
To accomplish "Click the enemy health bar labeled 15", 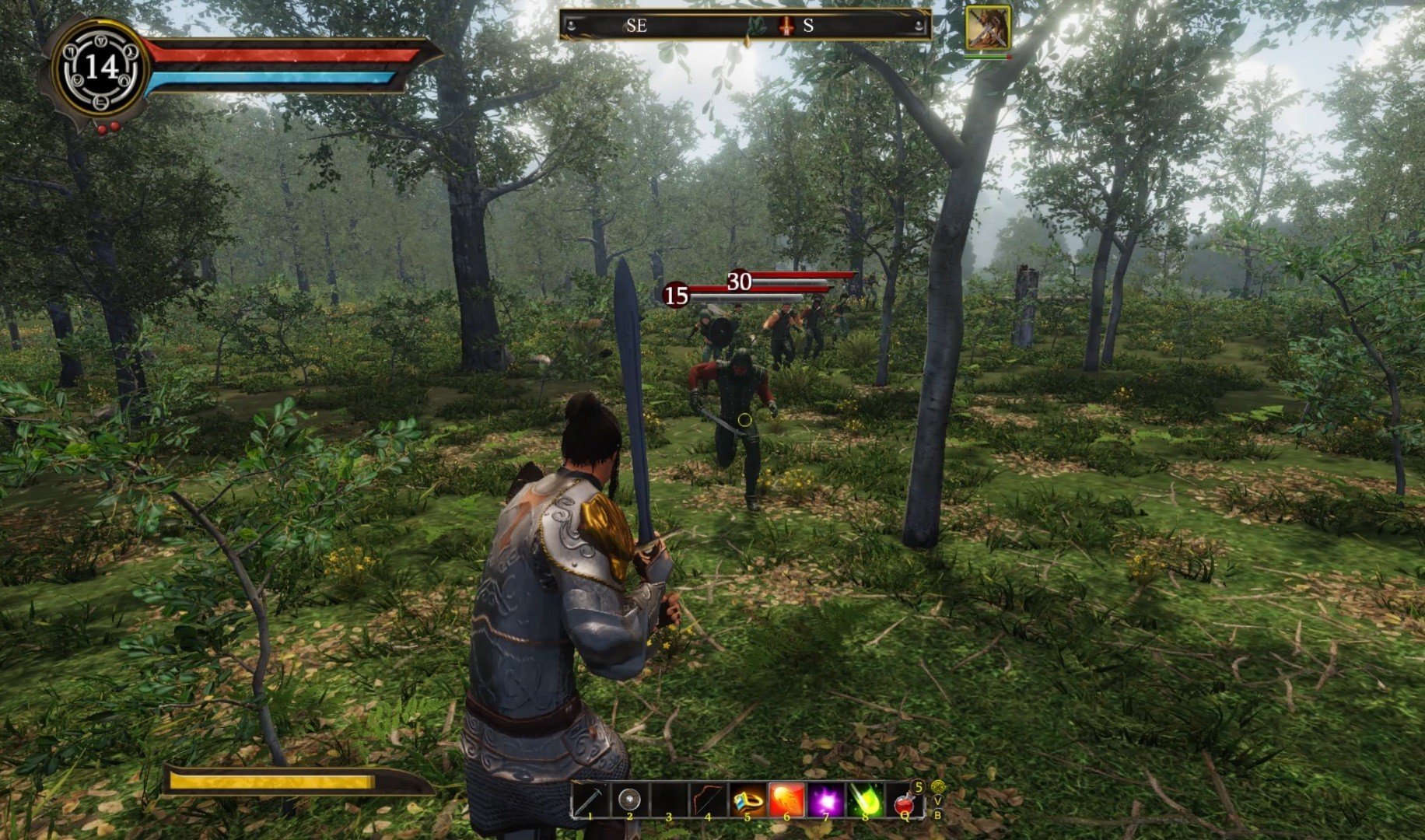I will [675, 294].
